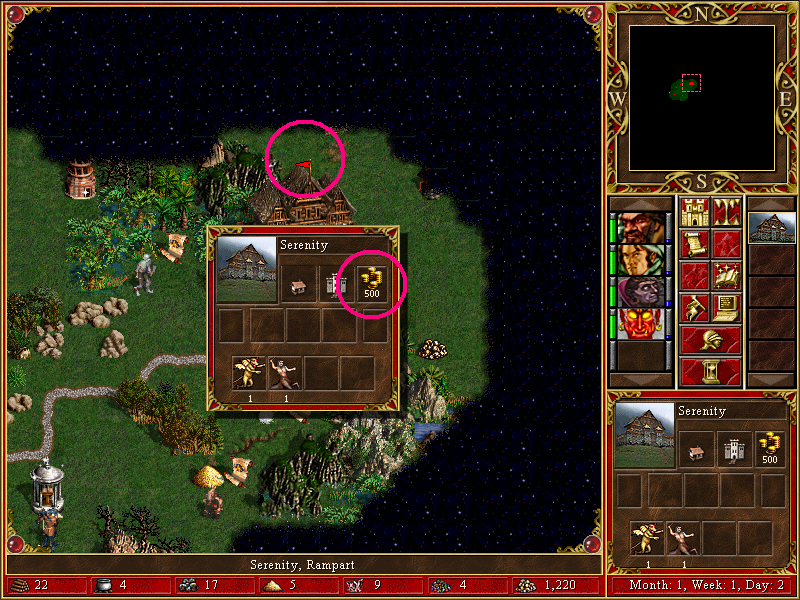The width and height of the screenshot is (800, 600).
Task: Toggle the underground/surface view button
Action: tap(727, 212)
